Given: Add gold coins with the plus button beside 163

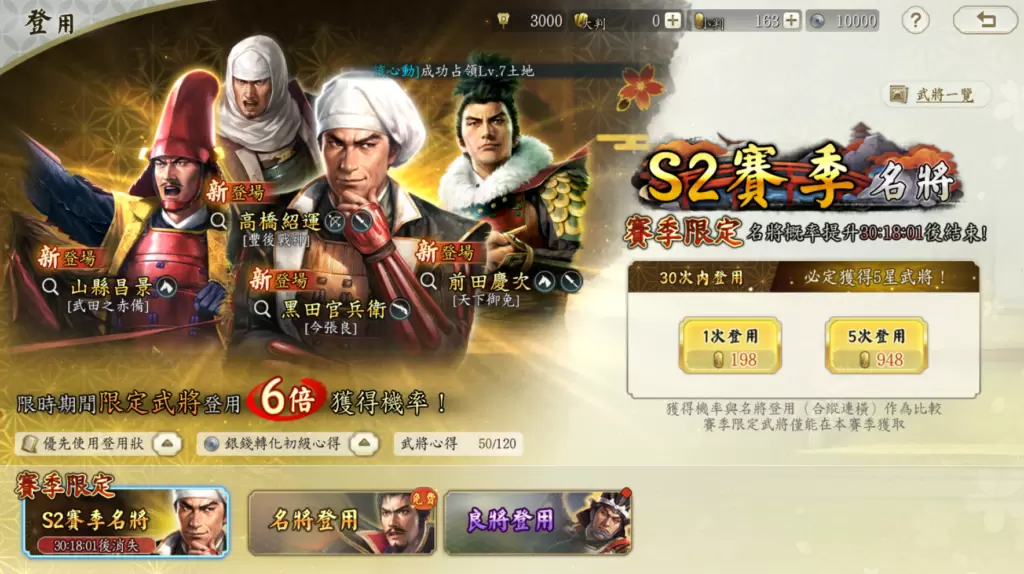Looking at the screenshot, I should (791, 20).
